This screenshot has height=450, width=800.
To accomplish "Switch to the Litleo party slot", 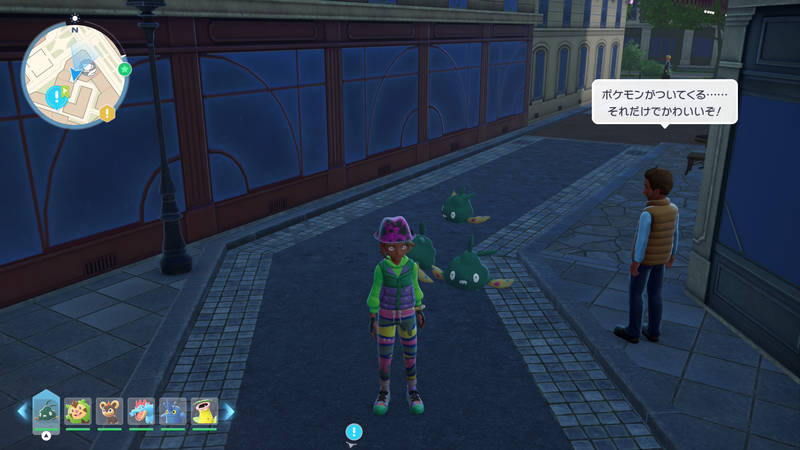I will (x=109, y=411).
